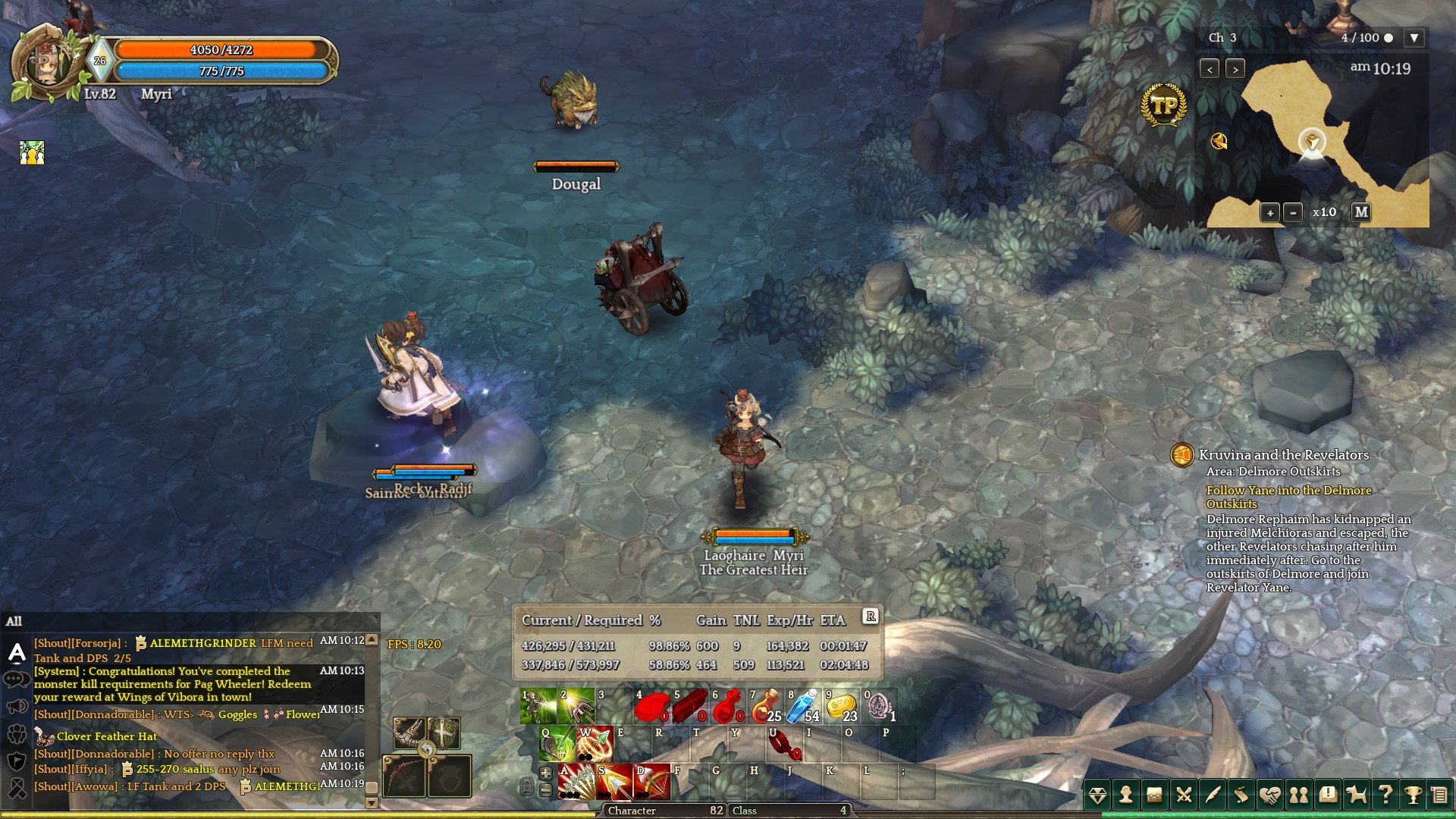Reset the experience tracker with R button
The image size is (1456, 819).
pos(871,617)
